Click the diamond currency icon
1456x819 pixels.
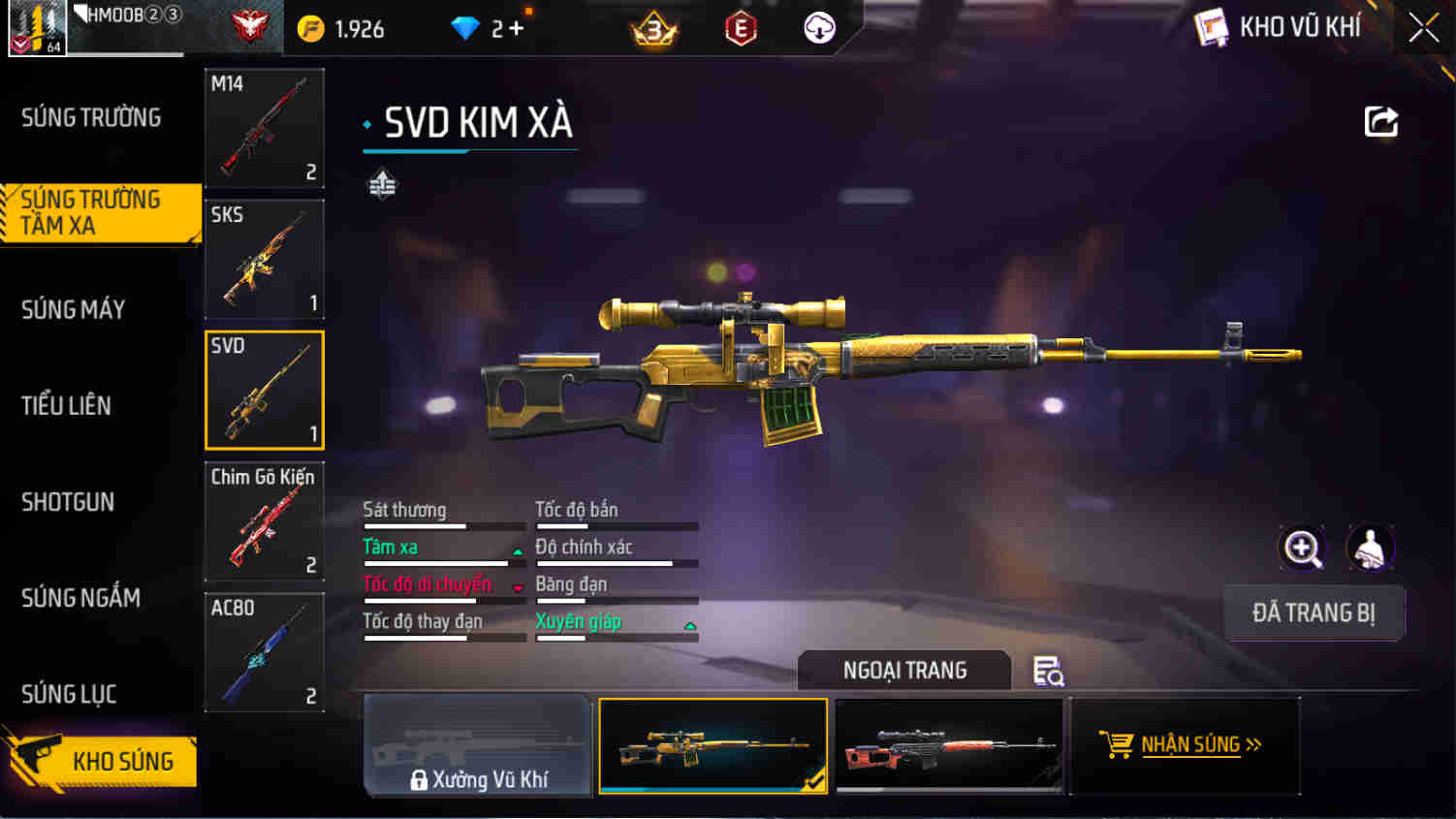pos(466,28)
